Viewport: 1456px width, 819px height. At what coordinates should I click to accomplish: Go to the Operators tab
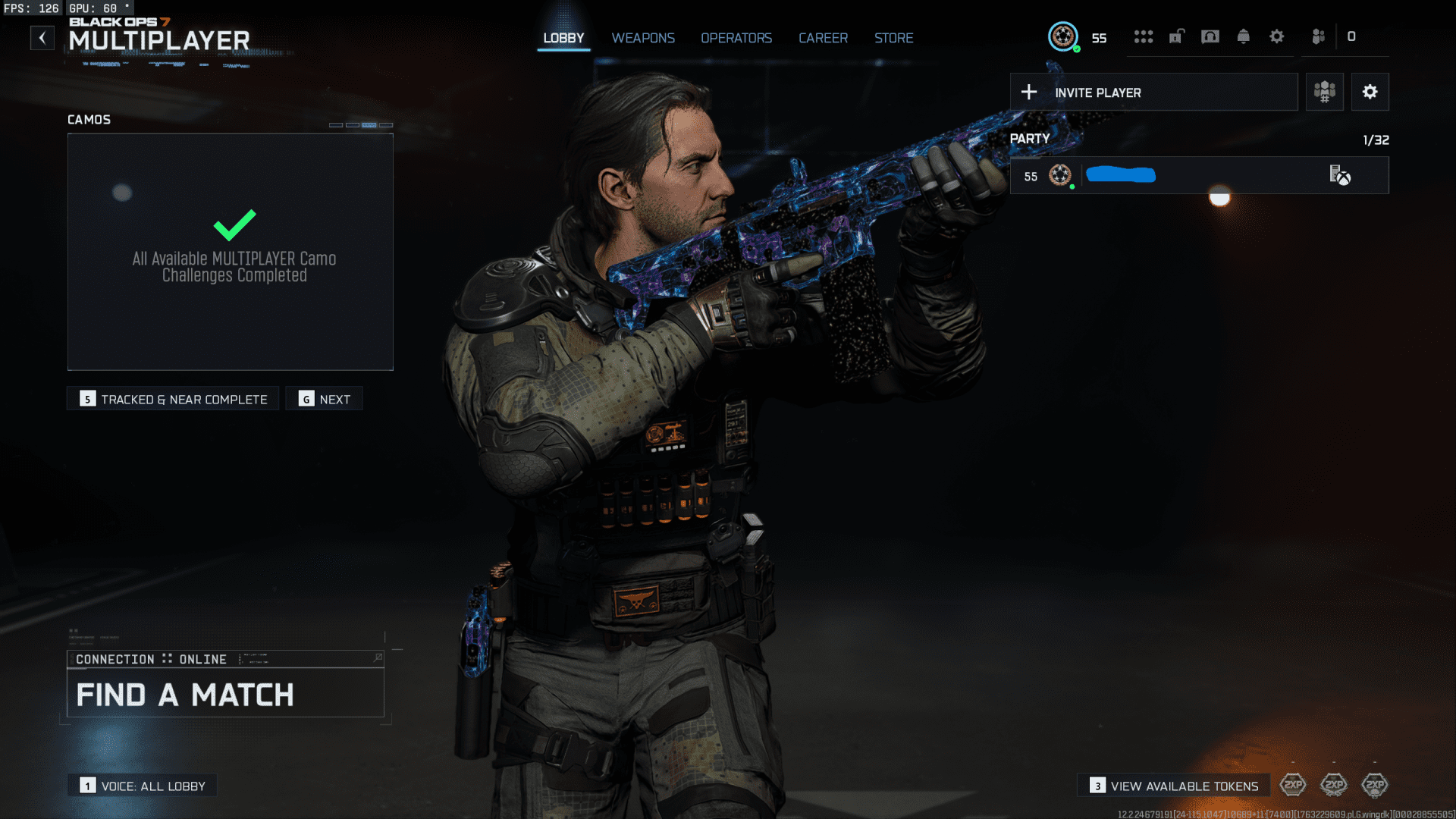(736, 38)
